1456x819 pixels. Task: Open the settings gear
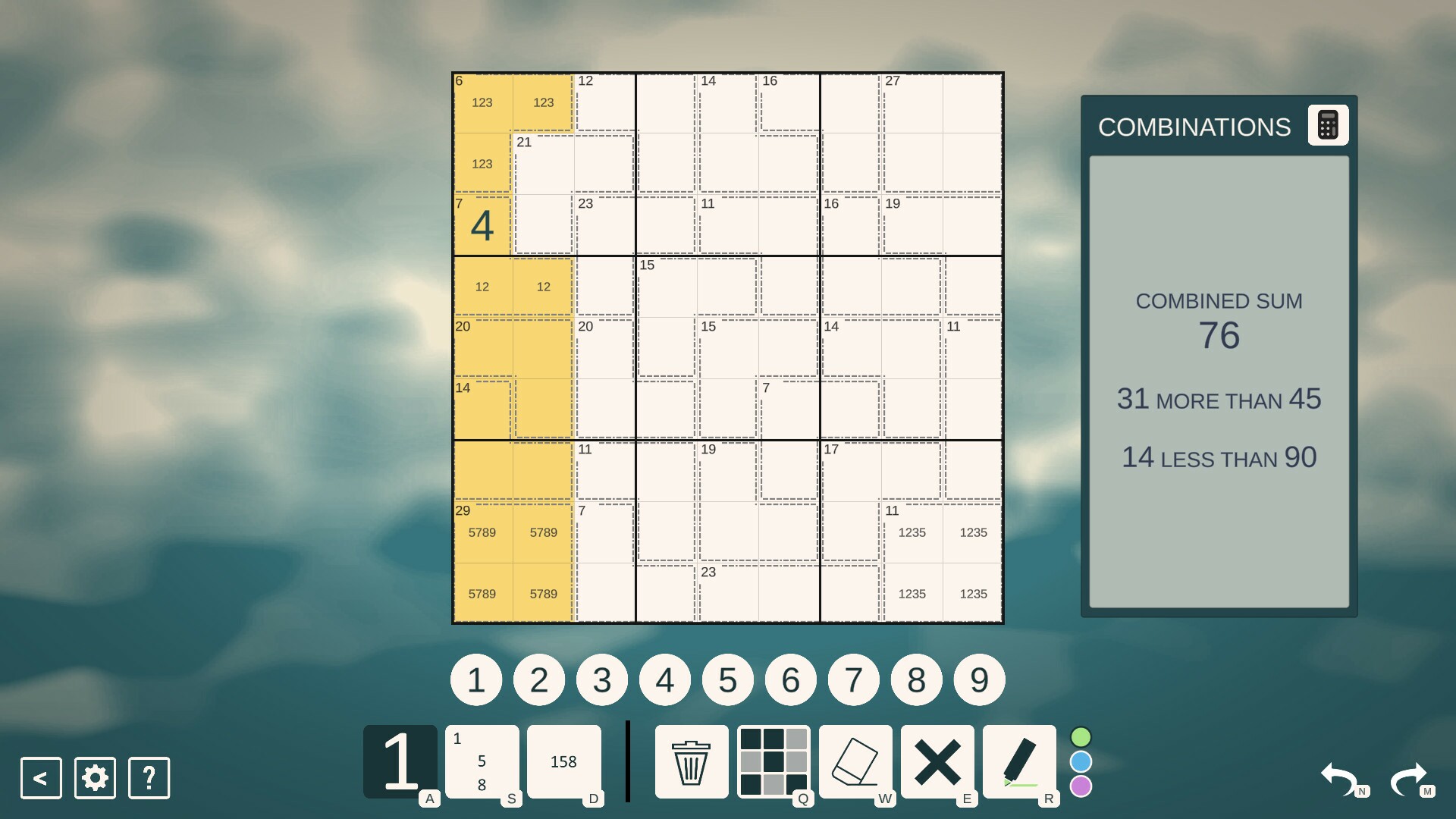[x=94, y=778]
